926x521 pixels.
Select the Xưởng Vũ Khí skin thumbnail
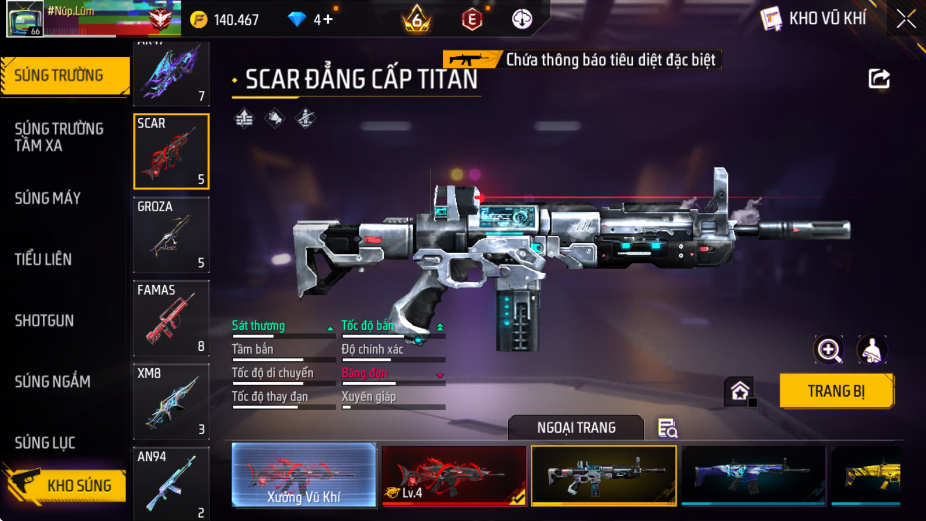tap(304, 475)
